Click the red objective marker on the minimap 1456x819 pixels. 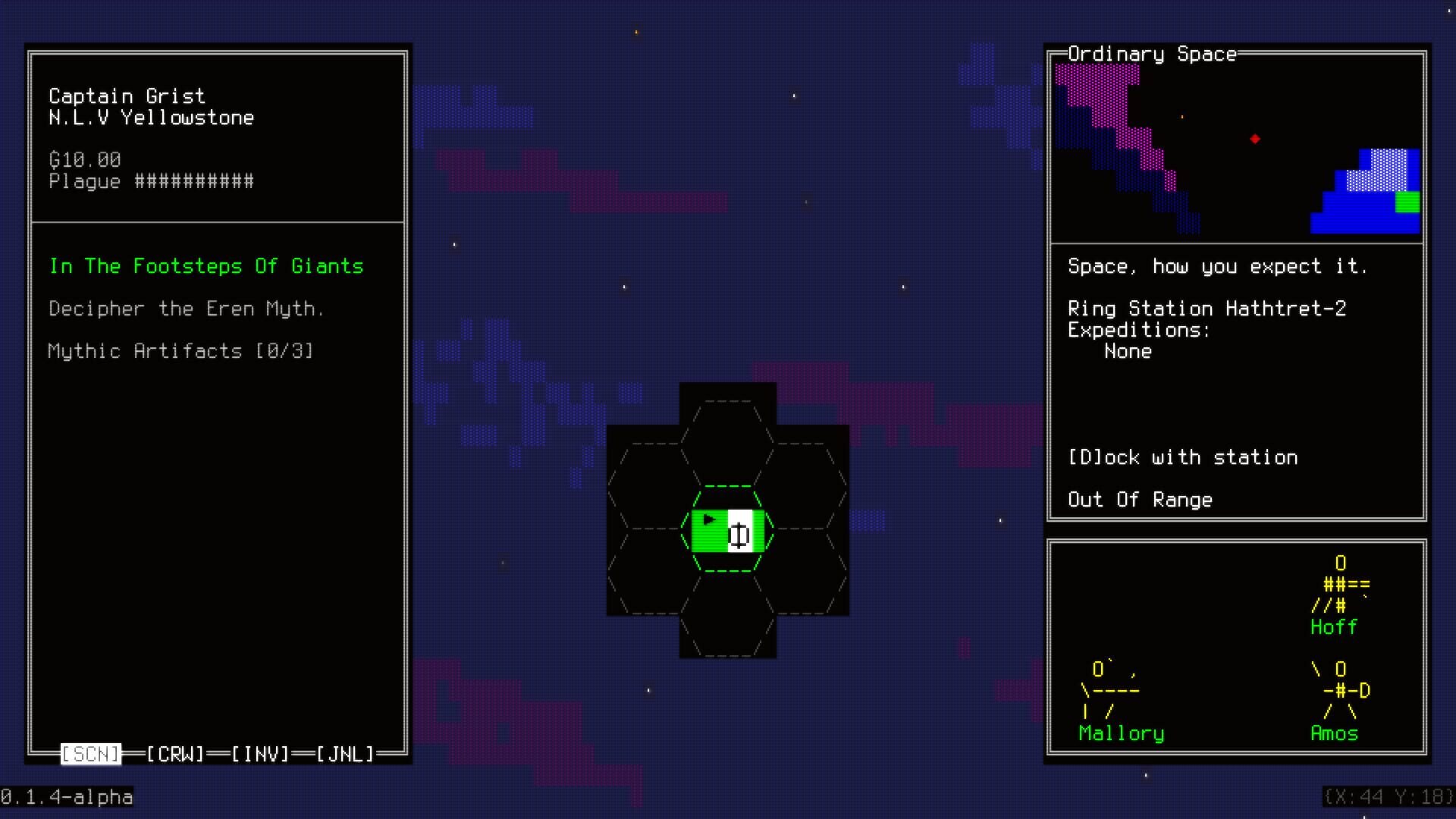point(1256,139)
